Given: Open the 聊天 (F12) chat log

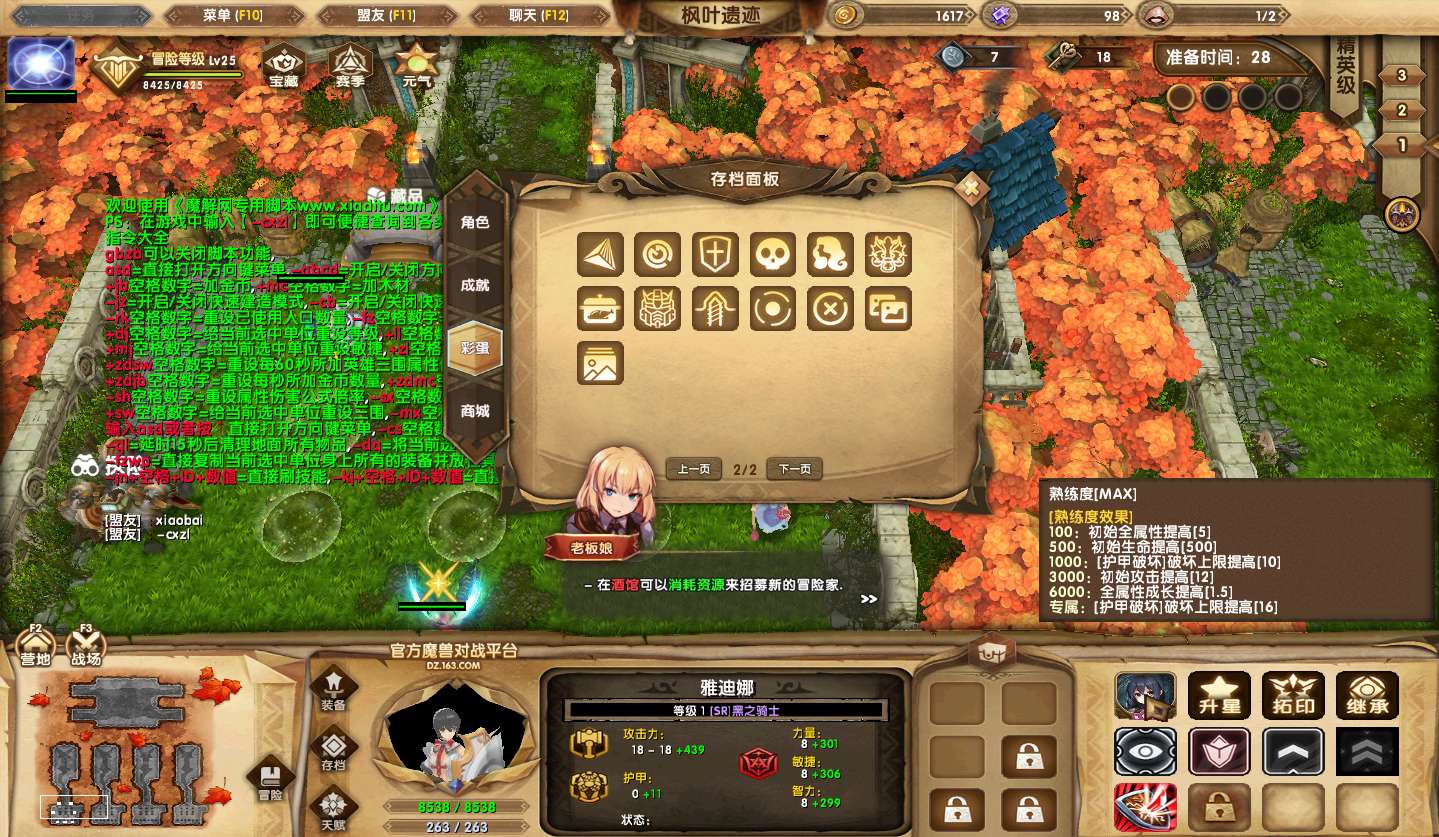Looking at the screenshot, I should pos(538,16).
